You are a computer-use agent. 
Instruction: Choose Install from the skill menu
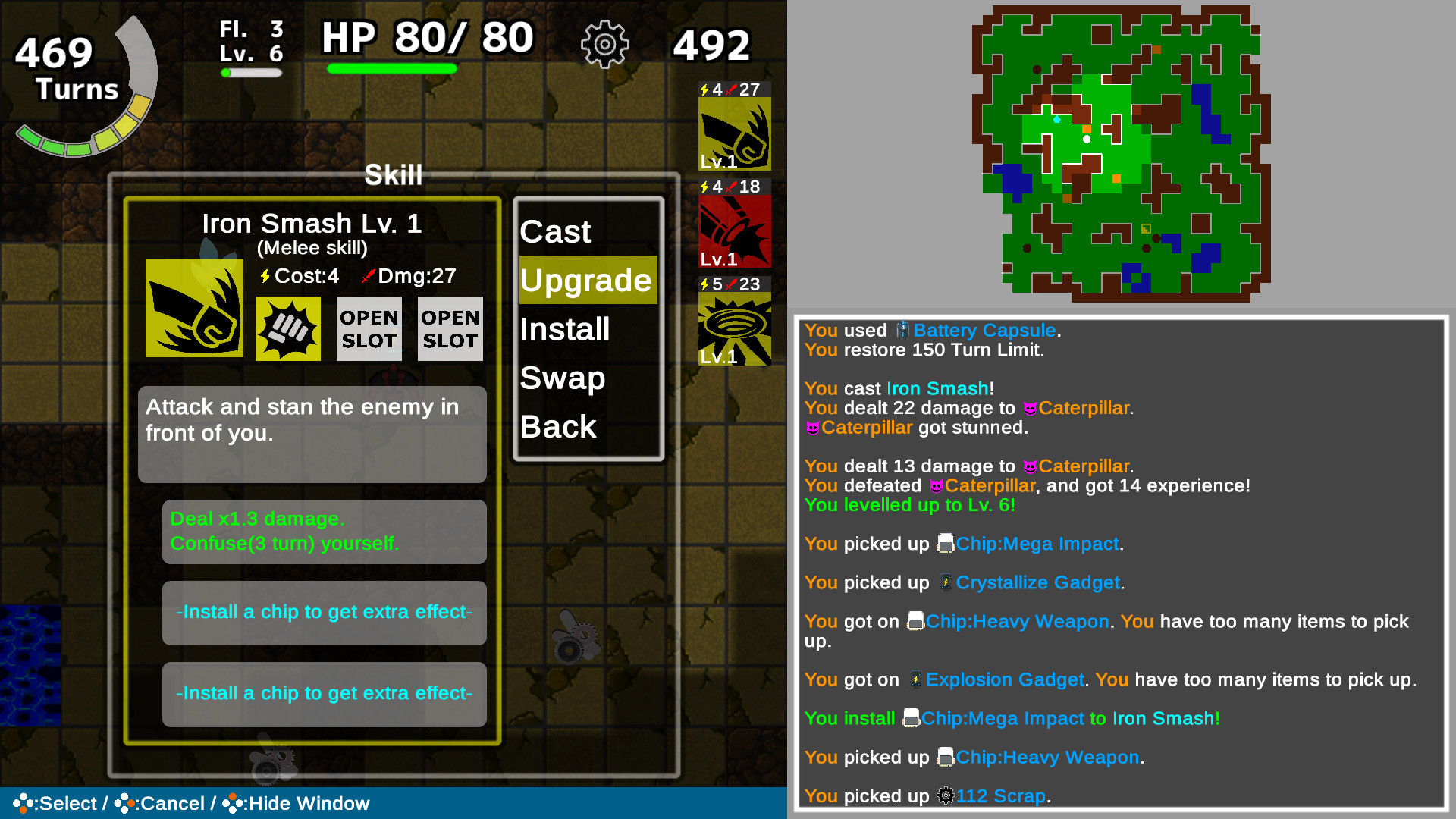pos(564,329)
